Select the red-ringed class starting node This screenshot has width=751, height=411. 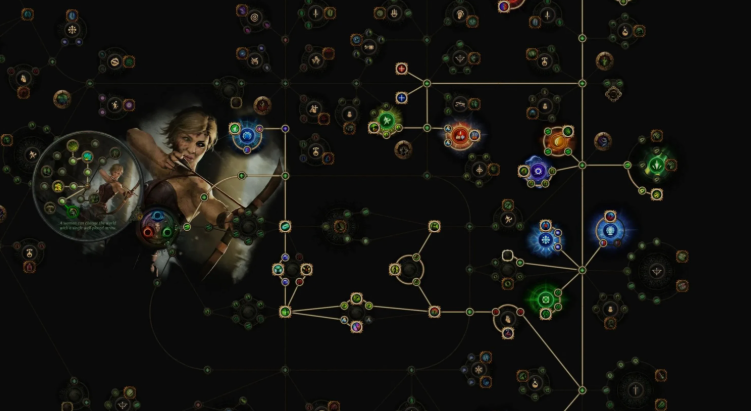pyautogui.click(x=156, y=227)
